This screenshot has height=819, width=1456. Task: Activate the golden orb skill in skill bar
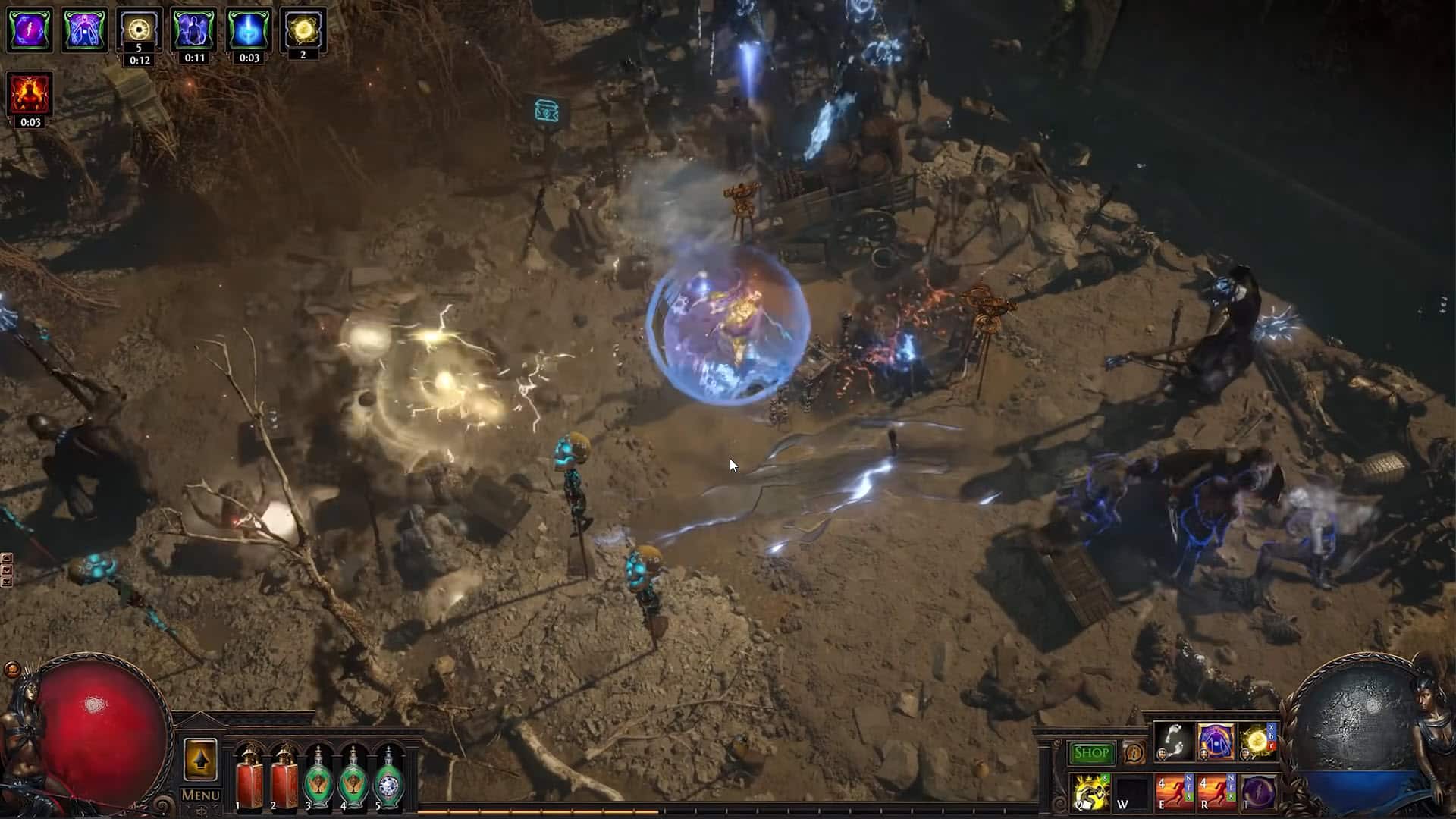(1257, 741)
